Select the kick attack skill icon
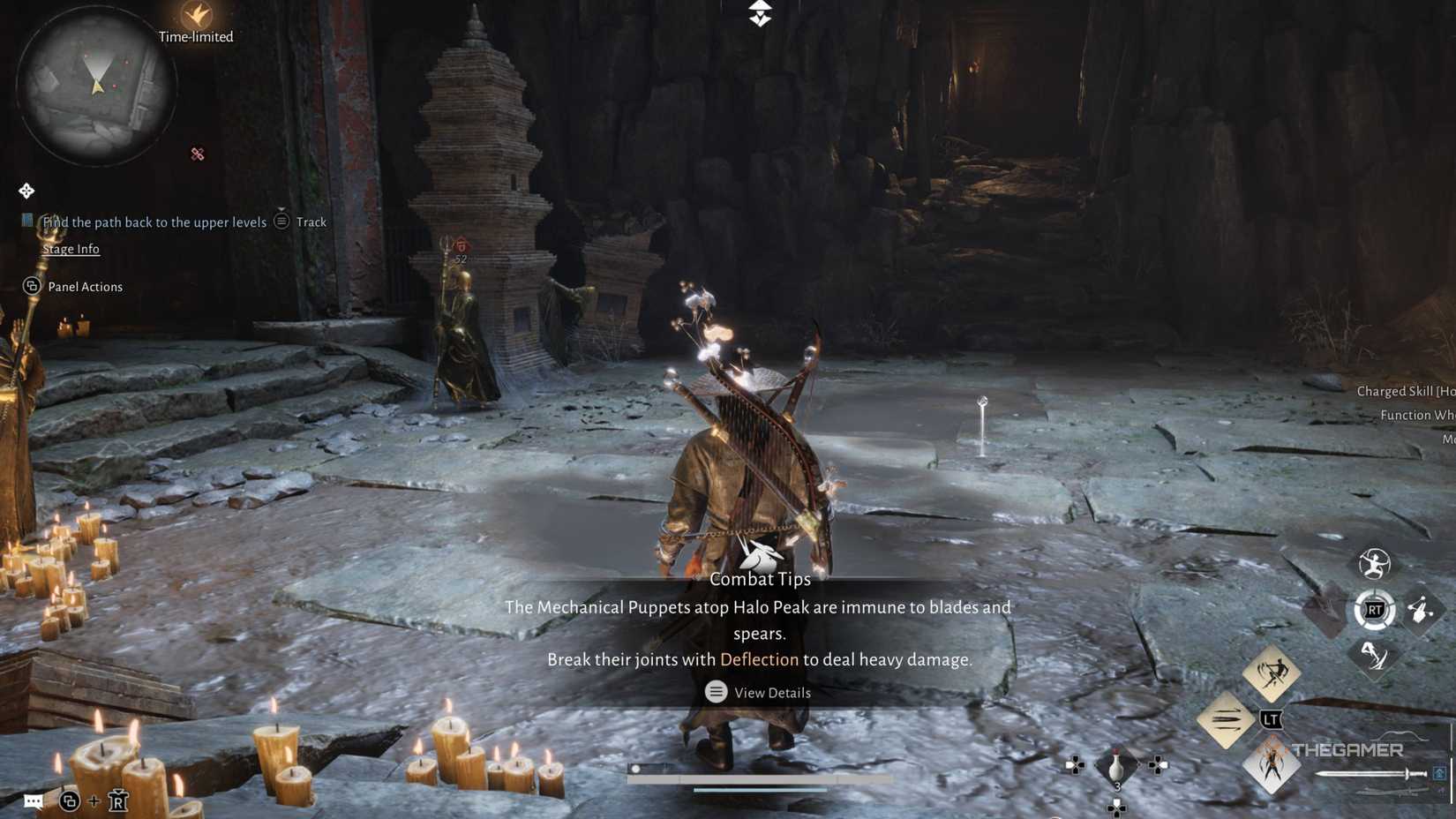The width and height of the screenshot is (1456, 819). [1373, 657]
